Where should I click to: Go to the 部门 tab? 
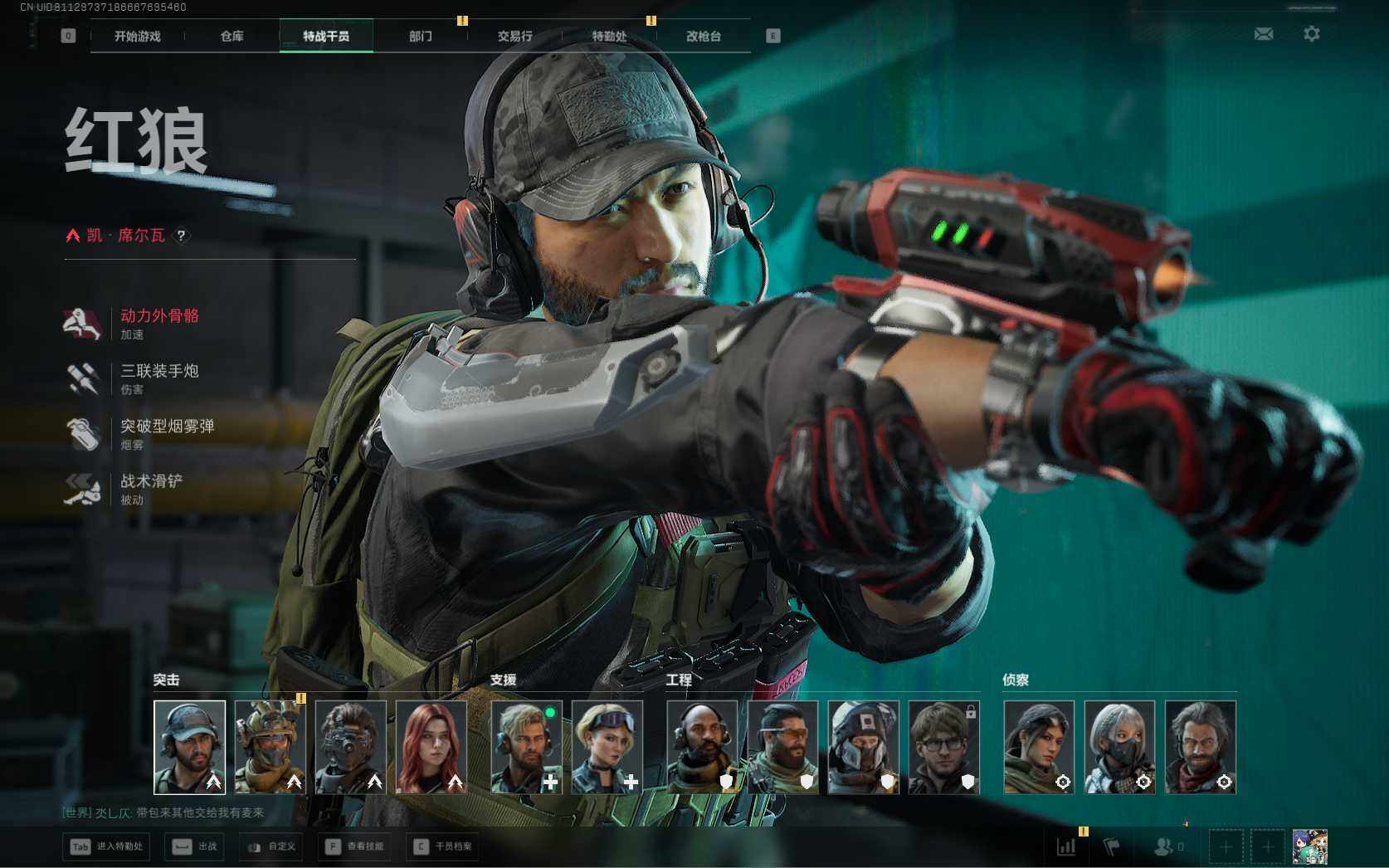421,37
